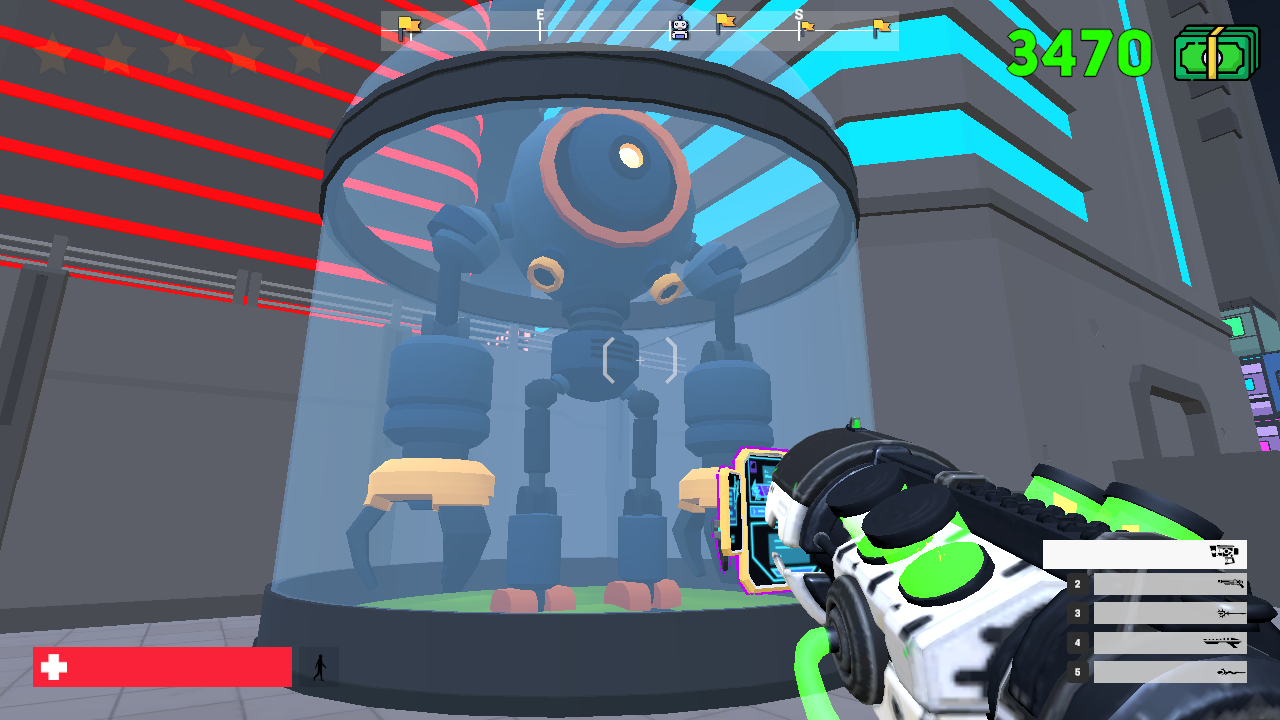Select the rifle icon in weapon slot 2
Image resolution: width=1280 pixels, height=720 pixels.
coord(1232,584)
